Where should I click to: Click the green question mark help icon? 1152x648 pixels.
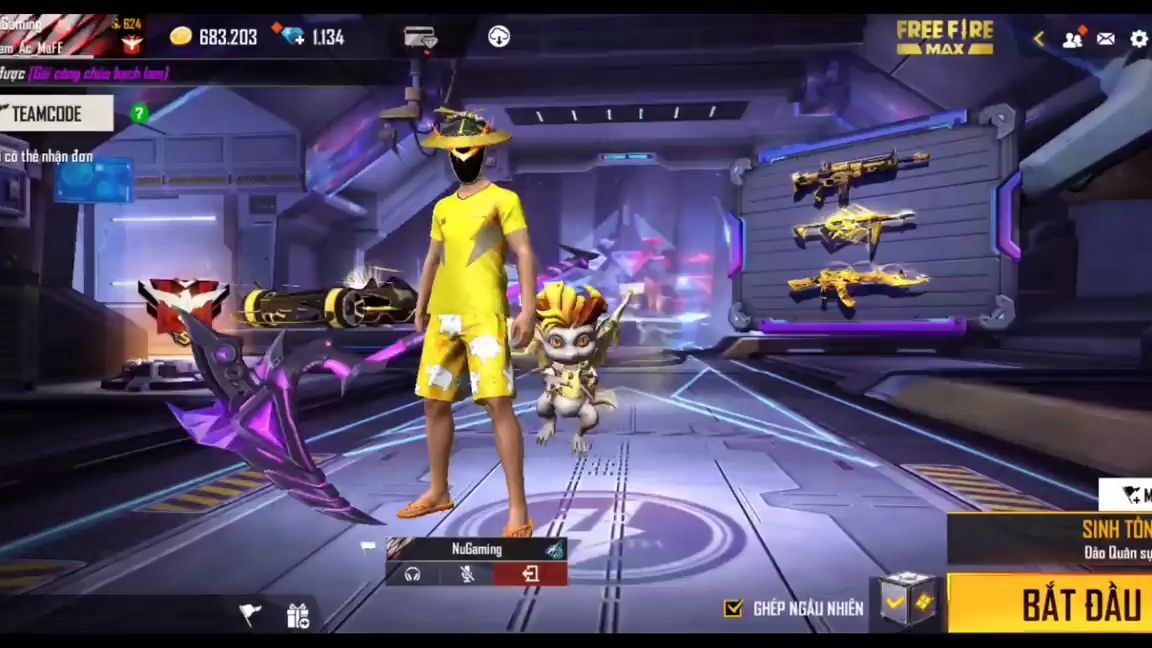(140, 113)
